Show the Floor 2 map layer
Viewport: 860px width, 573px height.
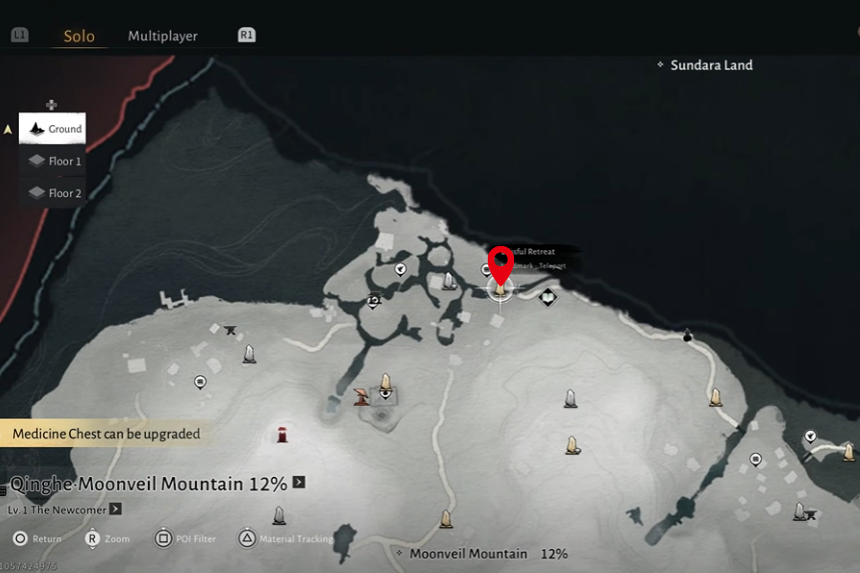54,193
